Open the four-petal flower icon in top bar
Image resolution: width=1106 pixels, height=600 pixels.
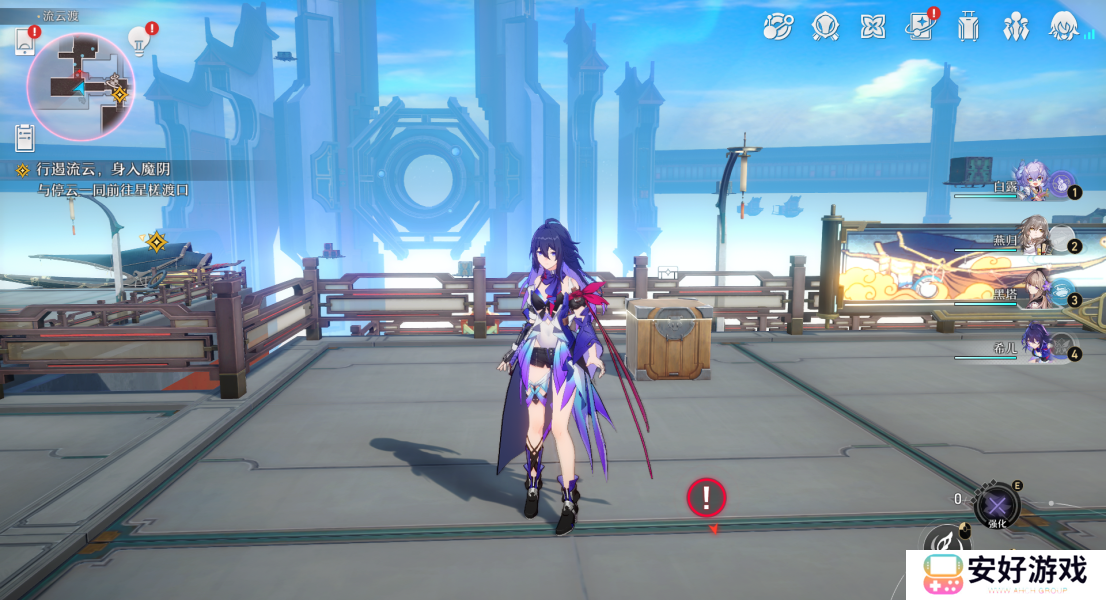[873, 27]
